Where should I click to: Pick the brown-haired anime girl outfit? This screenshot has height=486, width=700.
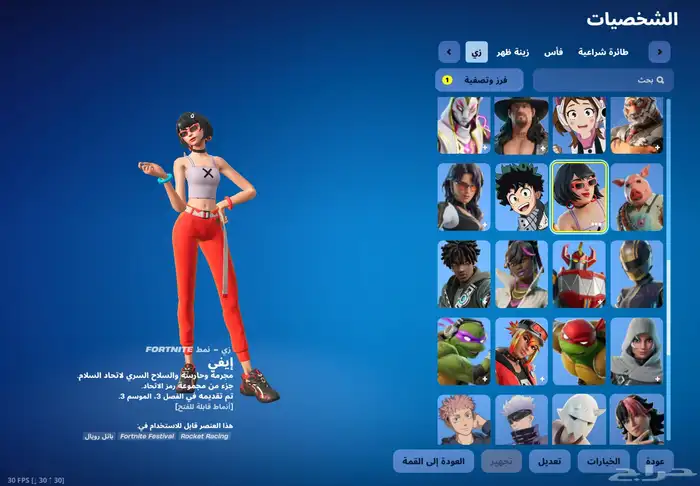(x=579, y=125)
